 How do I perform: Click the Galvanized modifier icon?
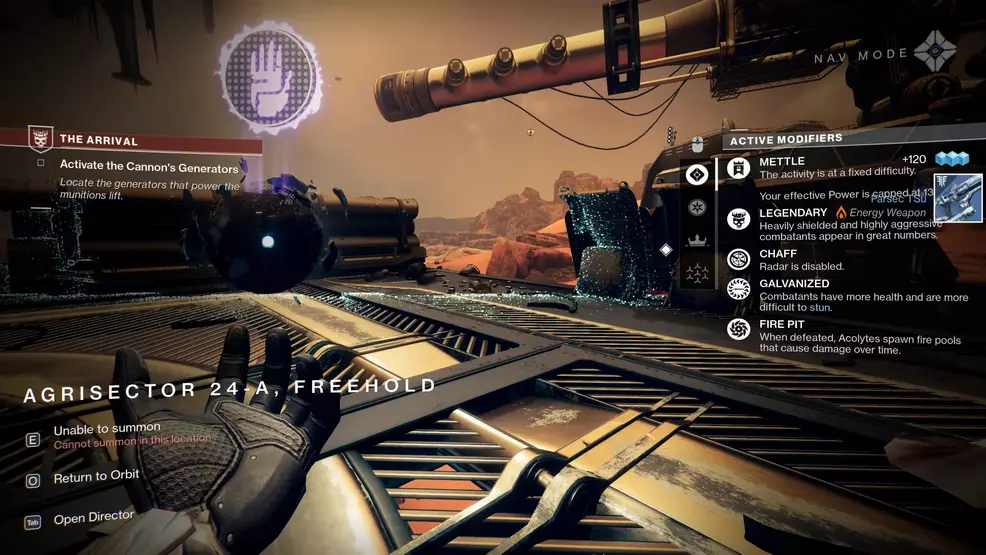[739, 290]
